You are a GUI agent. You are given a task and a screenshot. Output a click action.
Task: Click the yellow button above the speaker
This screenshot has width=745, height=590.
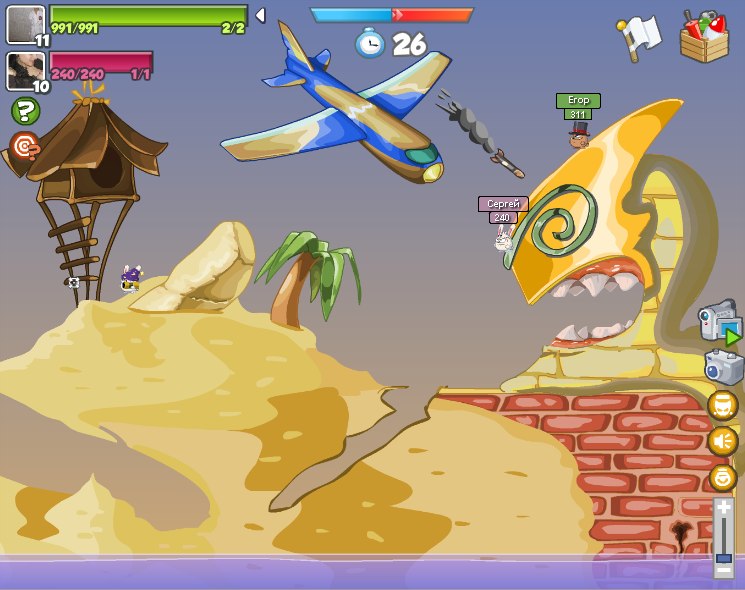pyautogui.click(x=722, y=405)
